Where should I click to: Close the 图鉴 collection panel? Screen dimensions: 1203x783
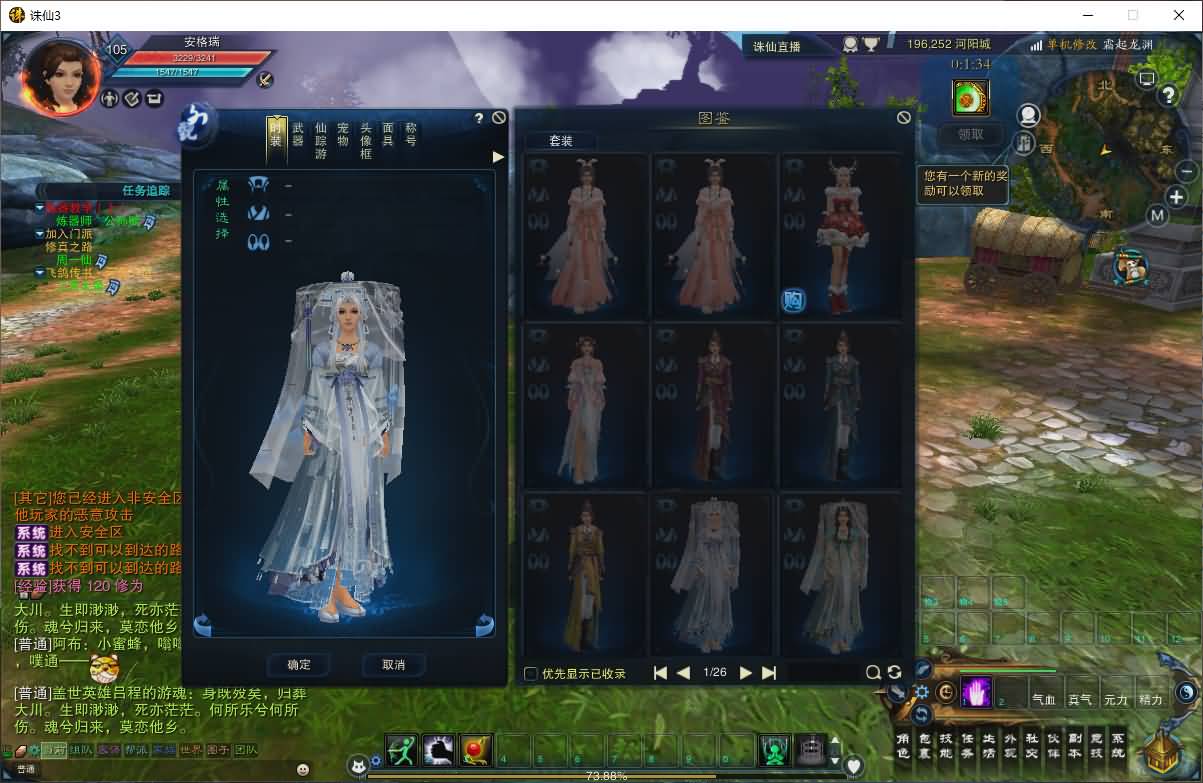(904, 118)
